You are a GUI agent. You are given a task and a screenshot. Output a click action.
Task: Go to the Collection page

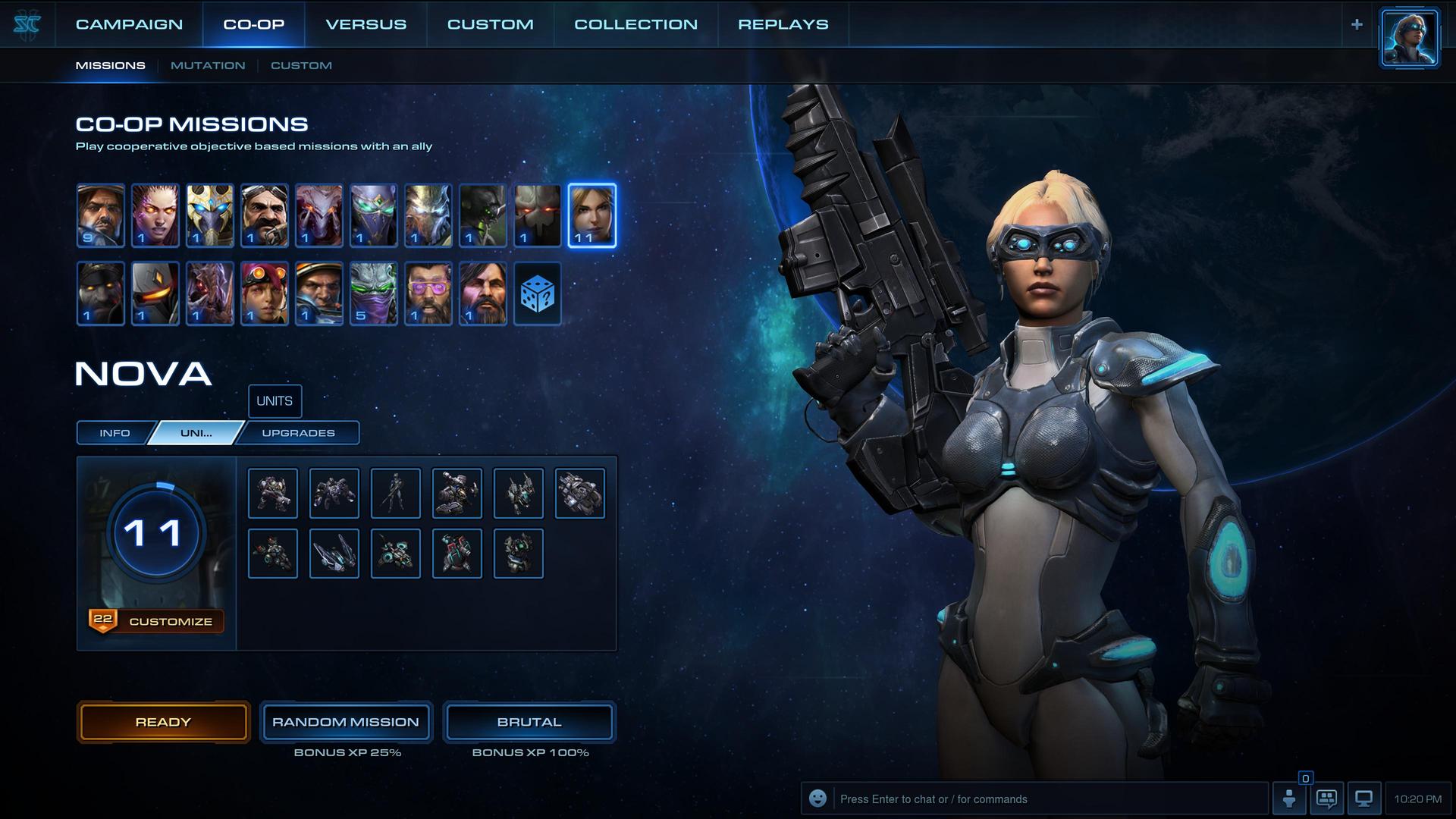pyautogui.click(x=635, y=24)
